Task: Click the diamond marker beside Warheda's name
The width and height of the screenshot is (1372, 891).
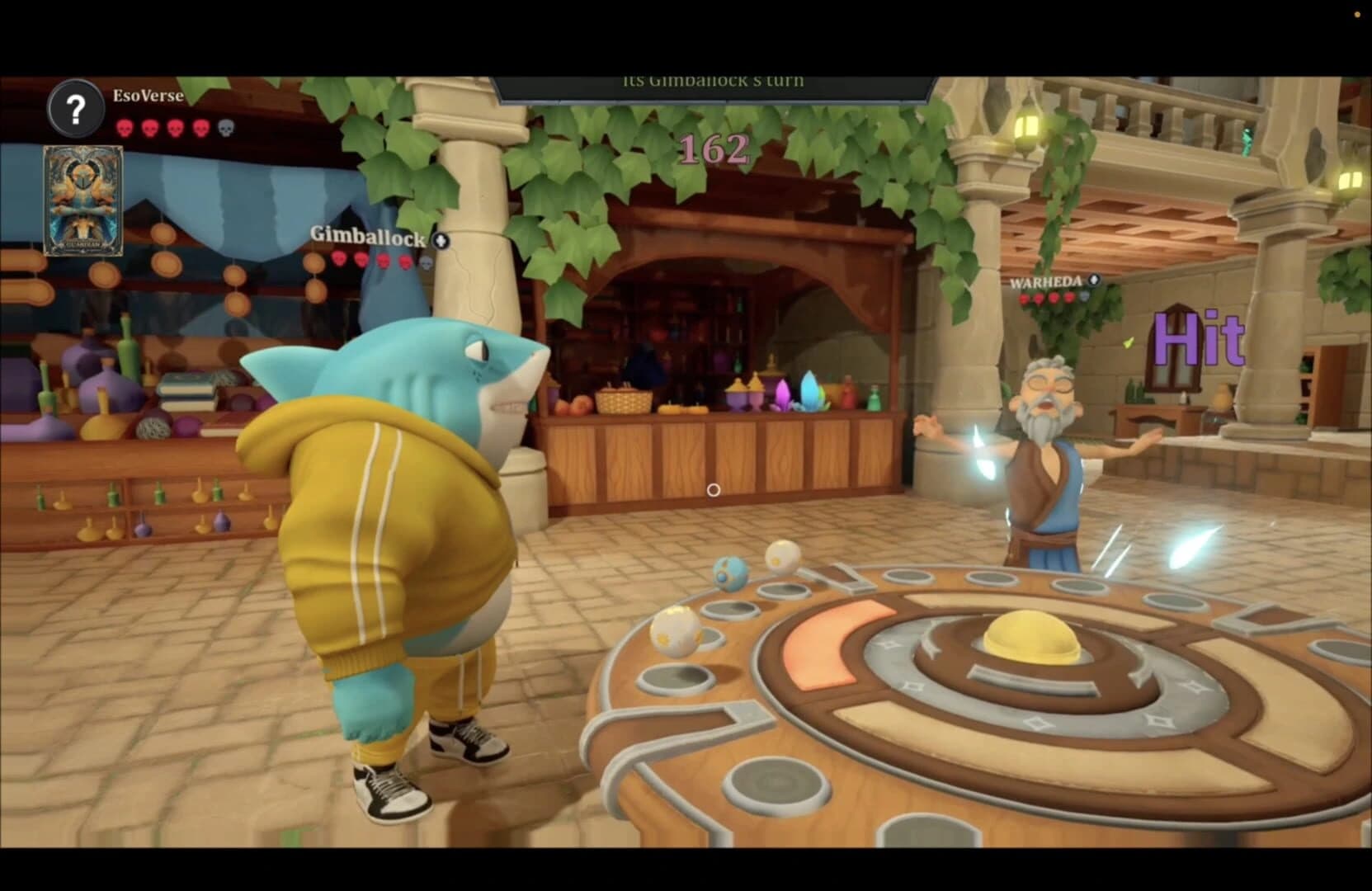Action: coord(1094,280)
